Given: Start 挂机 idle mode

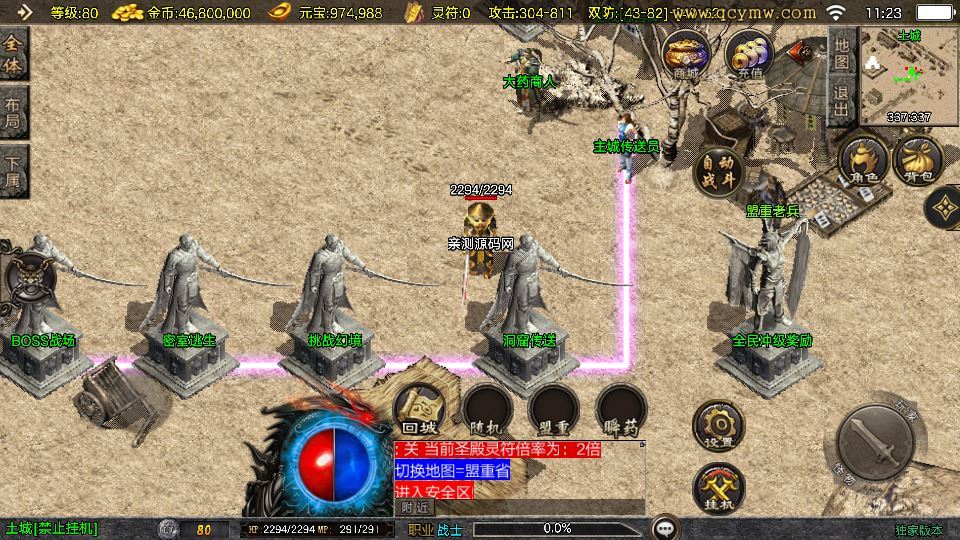Looking at the screenshot, I should tap(718, 488).
